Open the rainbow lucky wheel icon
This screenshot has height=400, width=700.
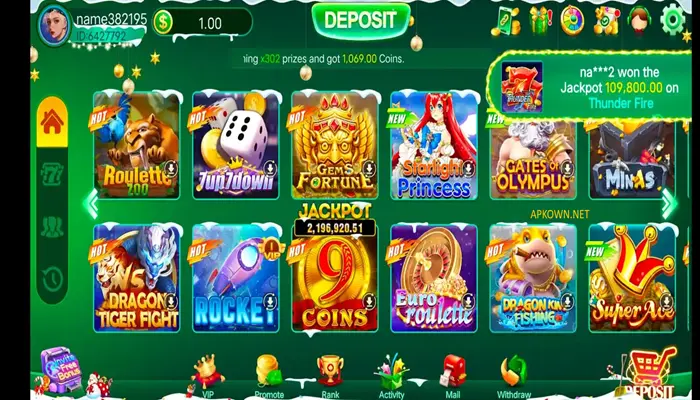(573, 19)
